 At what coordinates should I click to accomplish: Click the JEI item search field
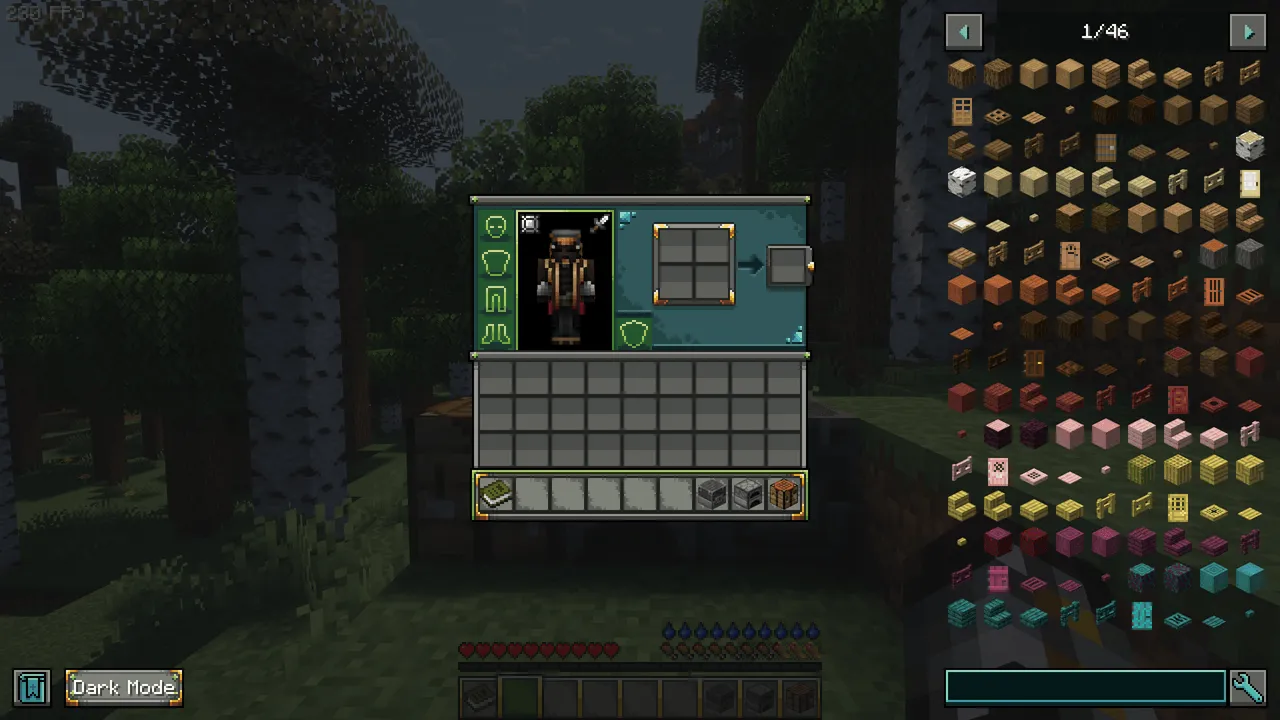coord(1085,686)
